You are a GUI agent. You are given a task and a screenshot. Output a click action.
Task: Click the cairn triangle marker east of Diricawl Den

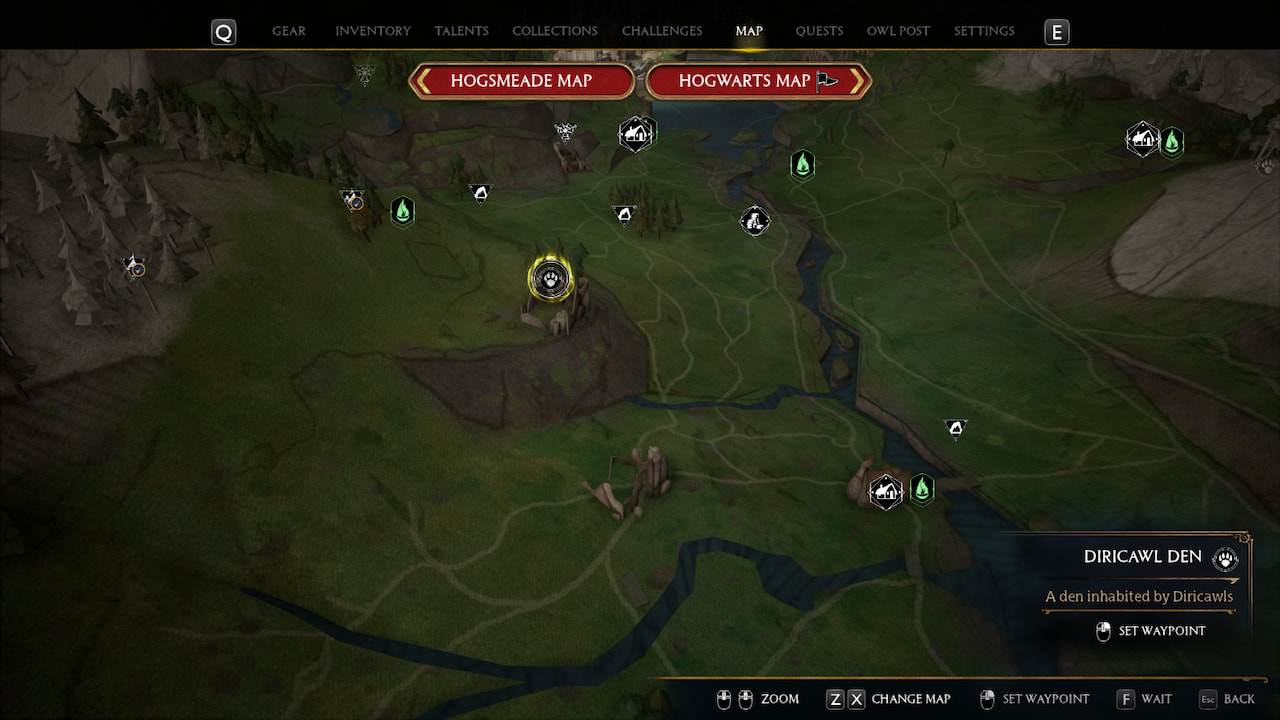pyautogui.click(x=625, y=213)
